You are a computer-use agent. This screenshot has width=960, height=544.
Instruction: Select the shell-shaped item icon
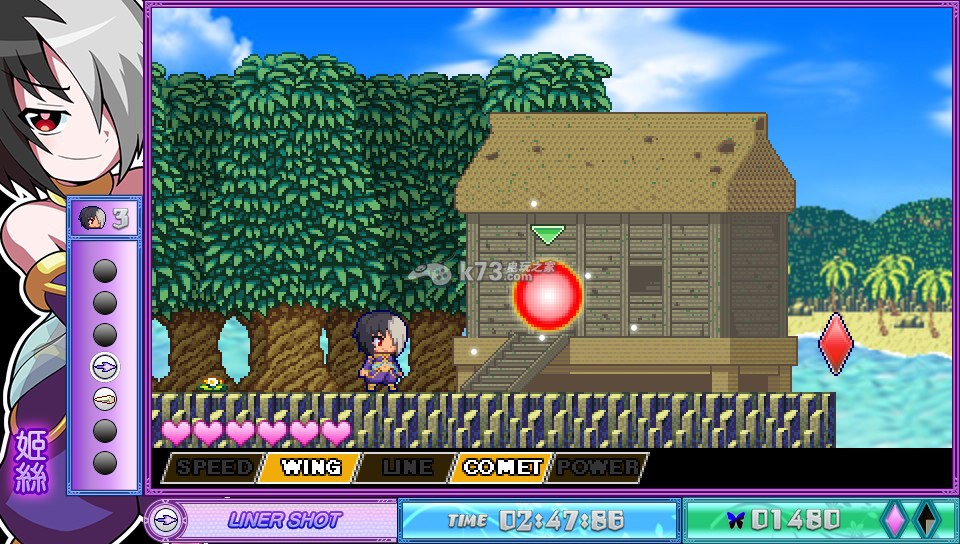pos(105,399)
